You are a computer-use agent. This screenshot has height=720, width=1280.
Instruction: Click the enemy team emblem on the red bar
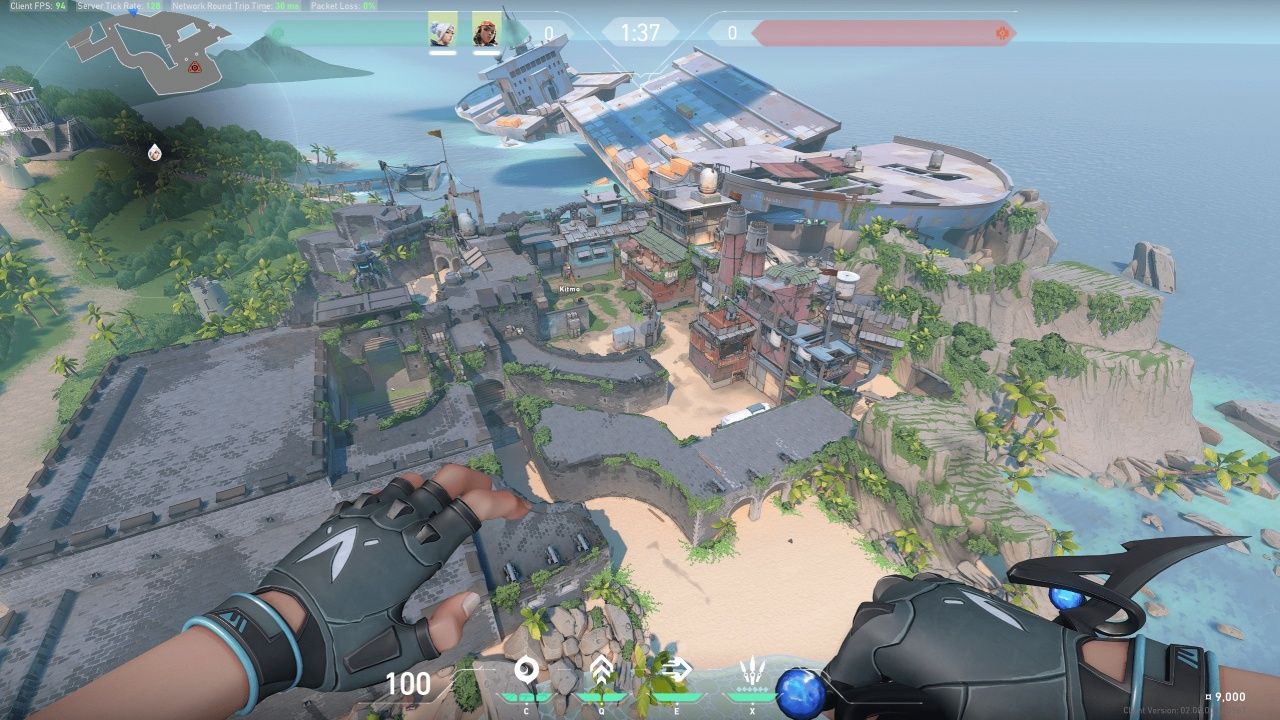1000,33
